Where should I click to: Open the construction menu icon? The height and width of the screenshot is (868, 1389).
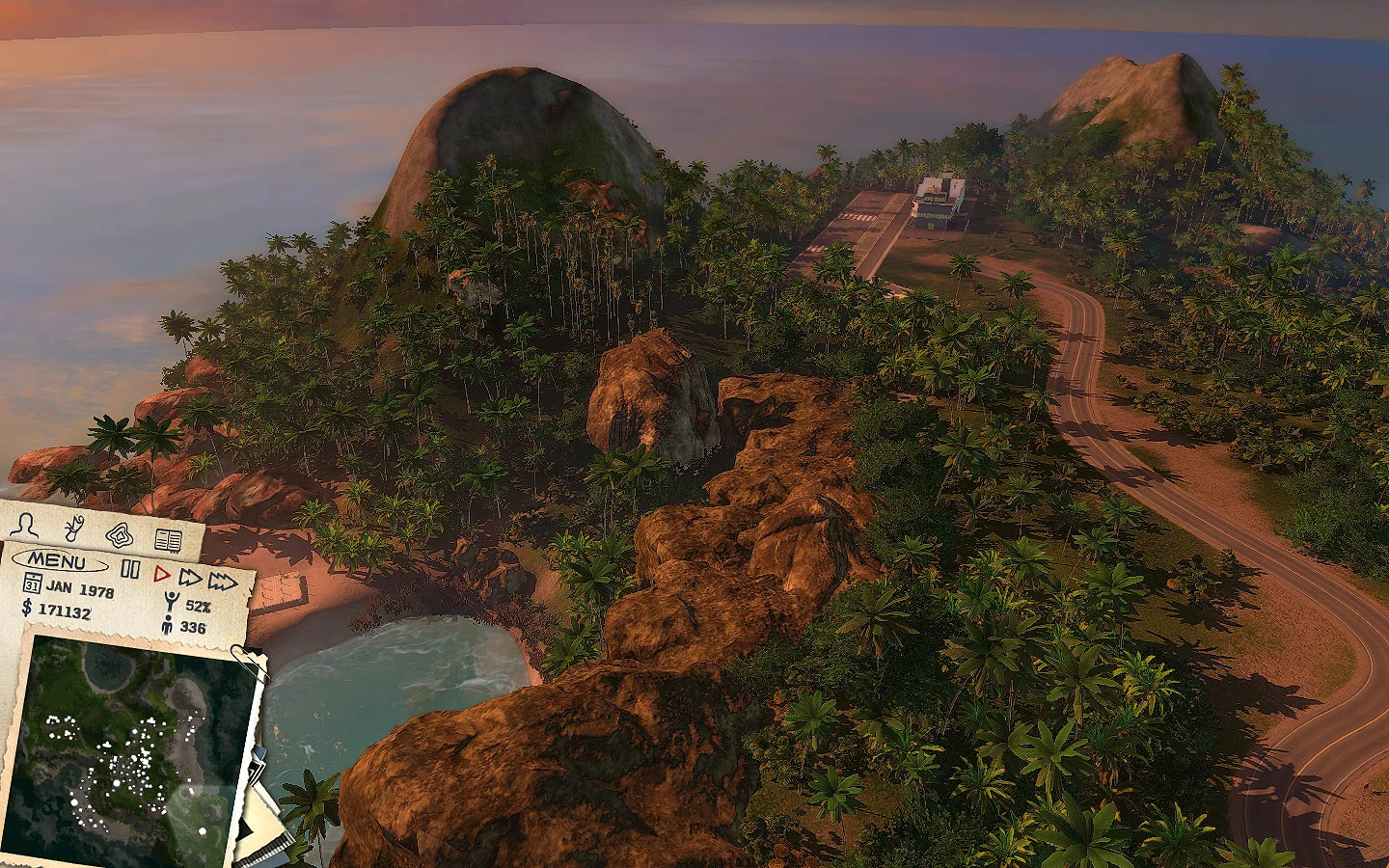(73, 529)
